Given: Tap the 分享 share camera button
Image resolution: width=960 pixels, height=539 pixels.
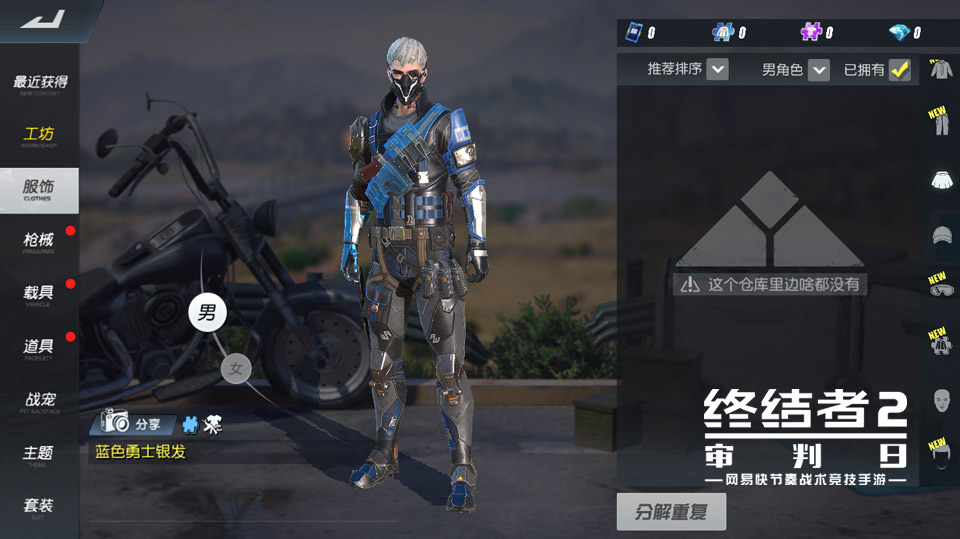Looking at the screenshot, I should coord(136,423).
